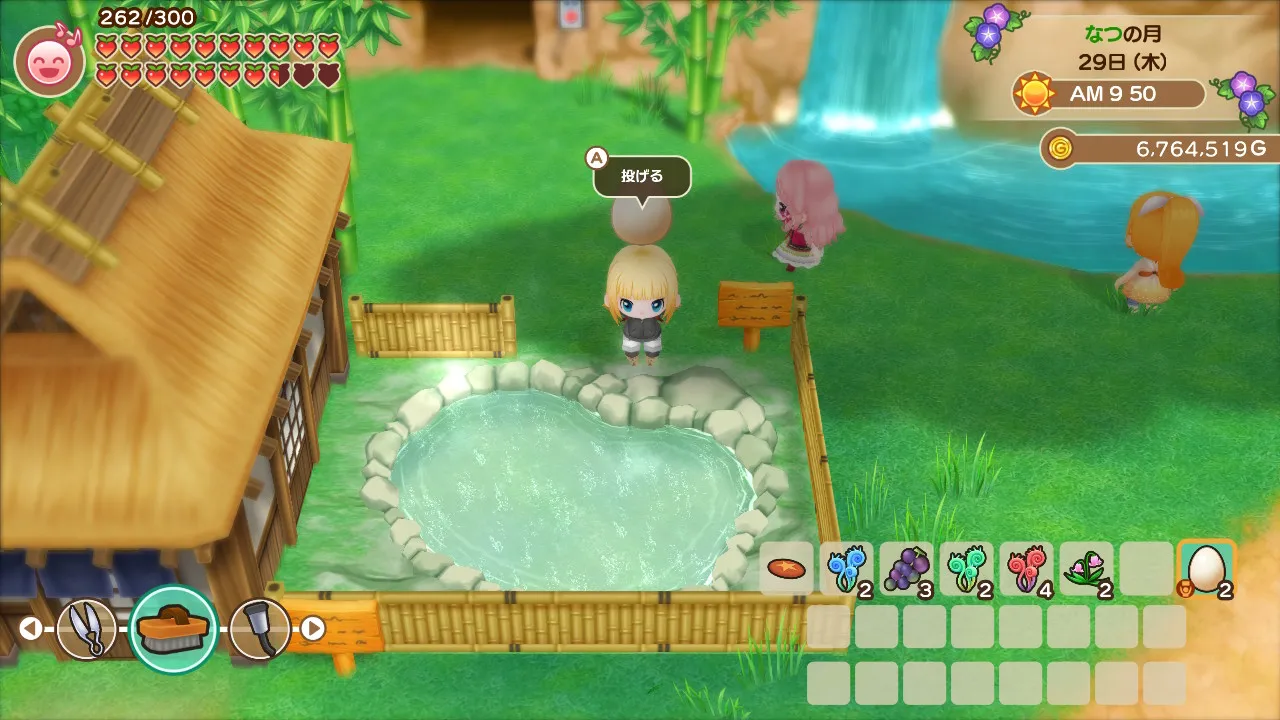Choose the brush tool in the tool wheel
Viewport: 1280px width, 720px height.
[174, 628]
